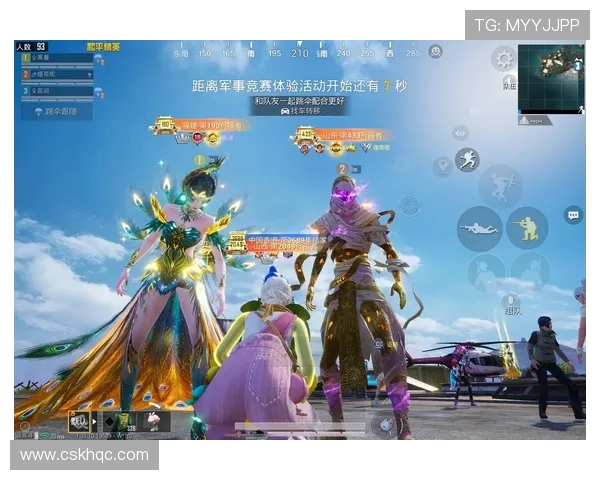The width and height of the screenshot is (600, 480).
Task: Toggle the sprint running icon
Action: (467, 159)
